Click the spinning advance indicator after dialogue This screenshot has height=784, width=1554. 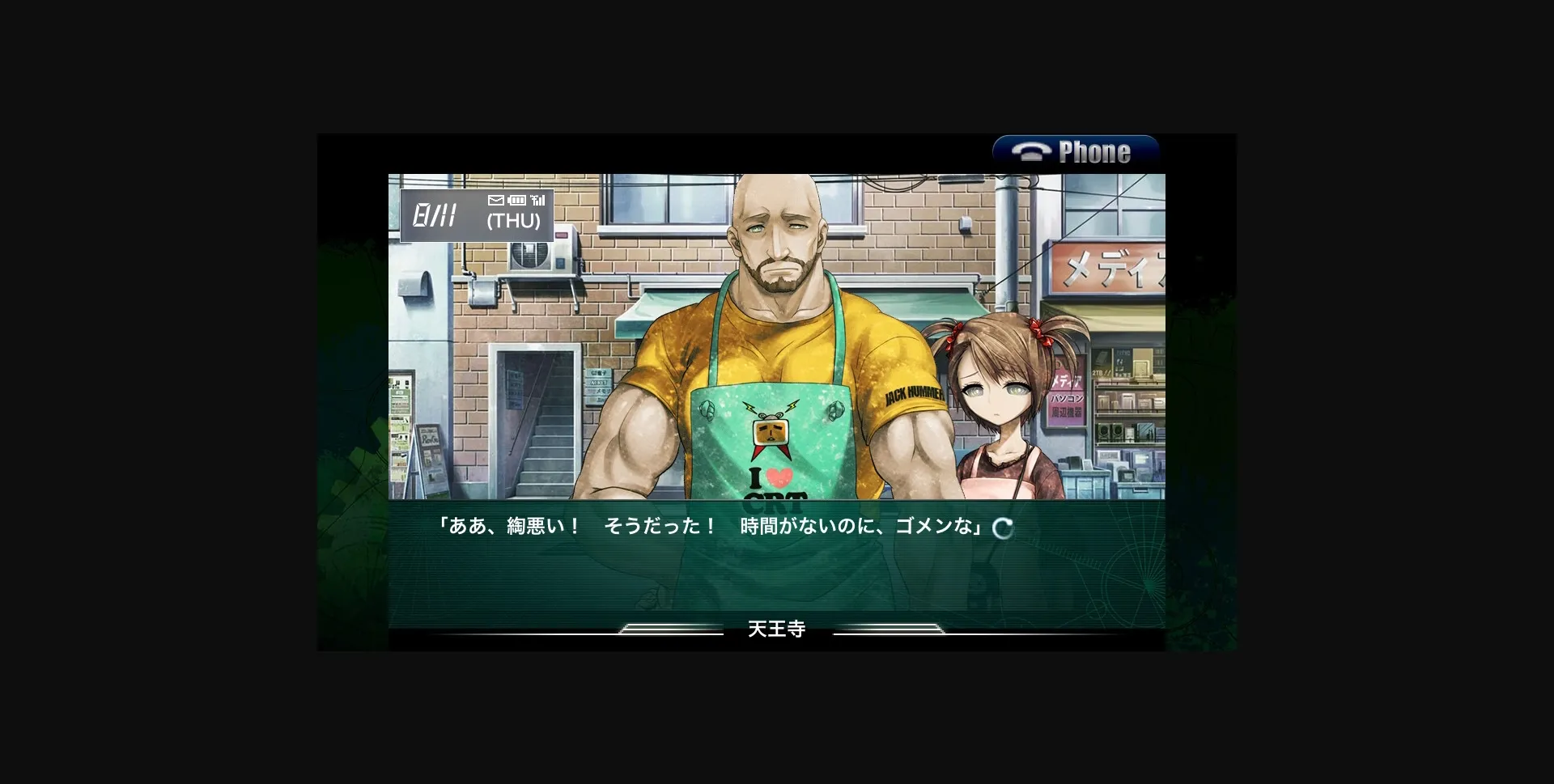pyautogui.click(x=1004, y=527)
